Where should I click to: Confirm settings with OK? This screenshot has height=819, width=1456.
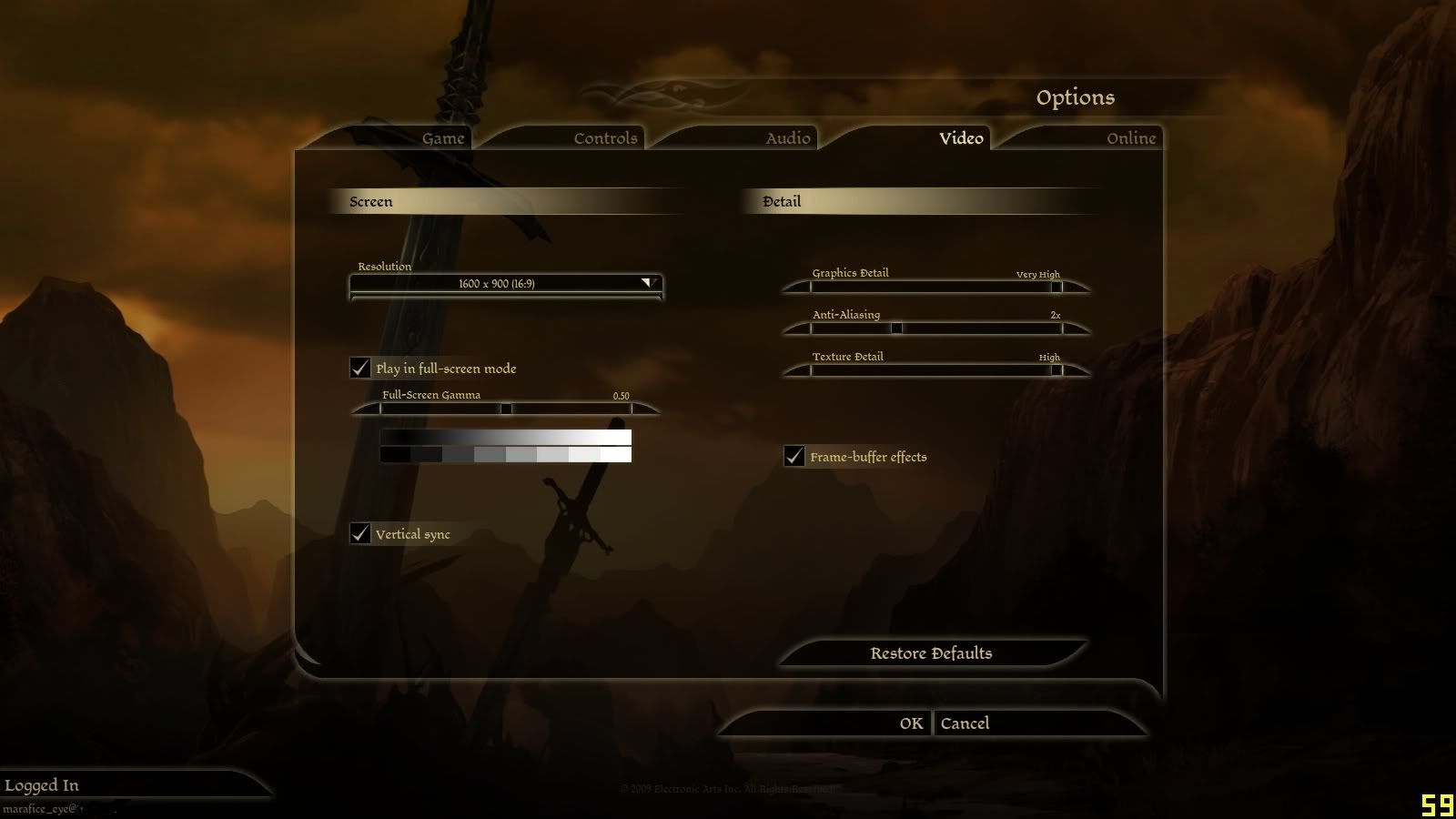pyautogui.click(x=911, y=723)
